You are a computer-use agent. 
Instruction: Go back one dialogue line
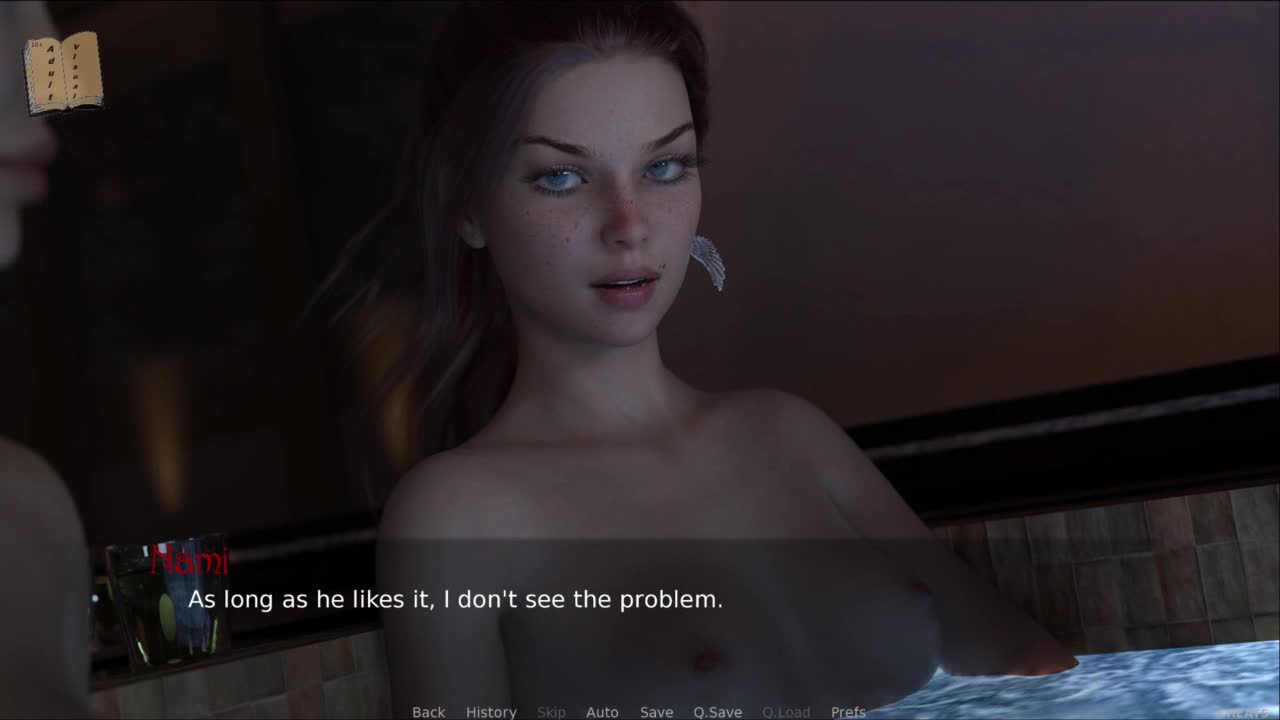click(x=428, y=712)
